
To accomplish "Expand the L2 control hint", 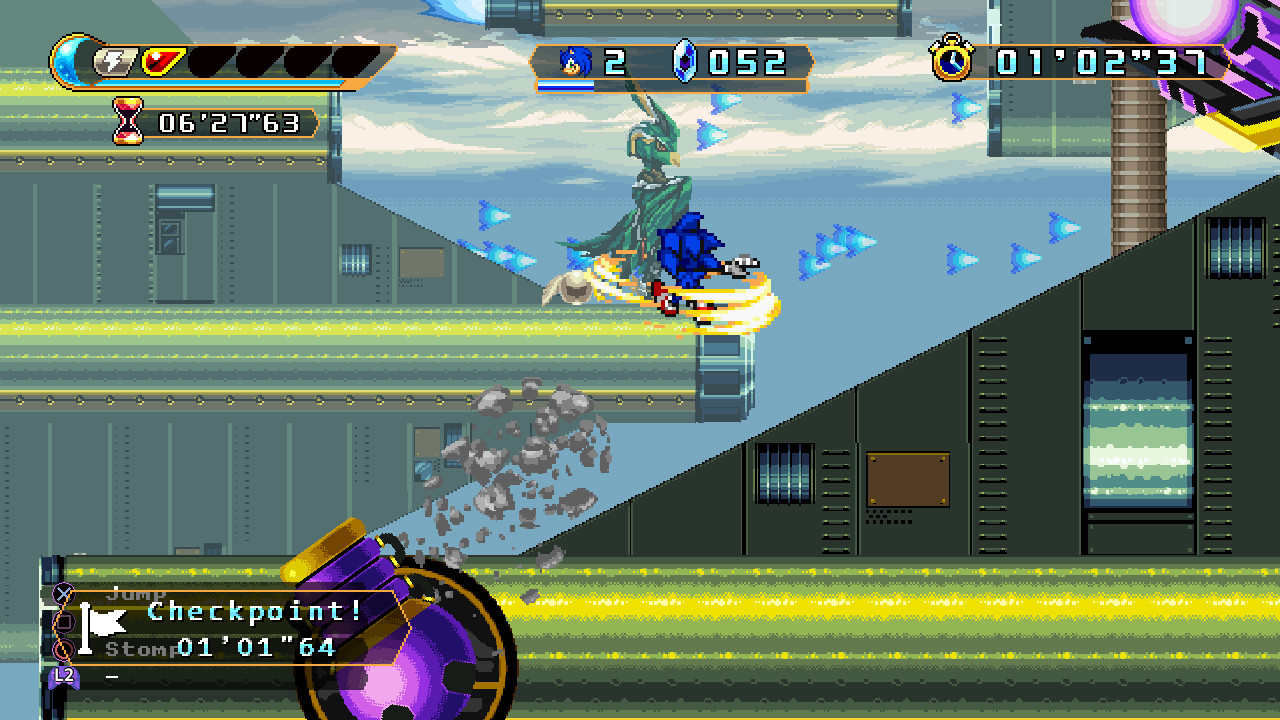I will 64,676.
